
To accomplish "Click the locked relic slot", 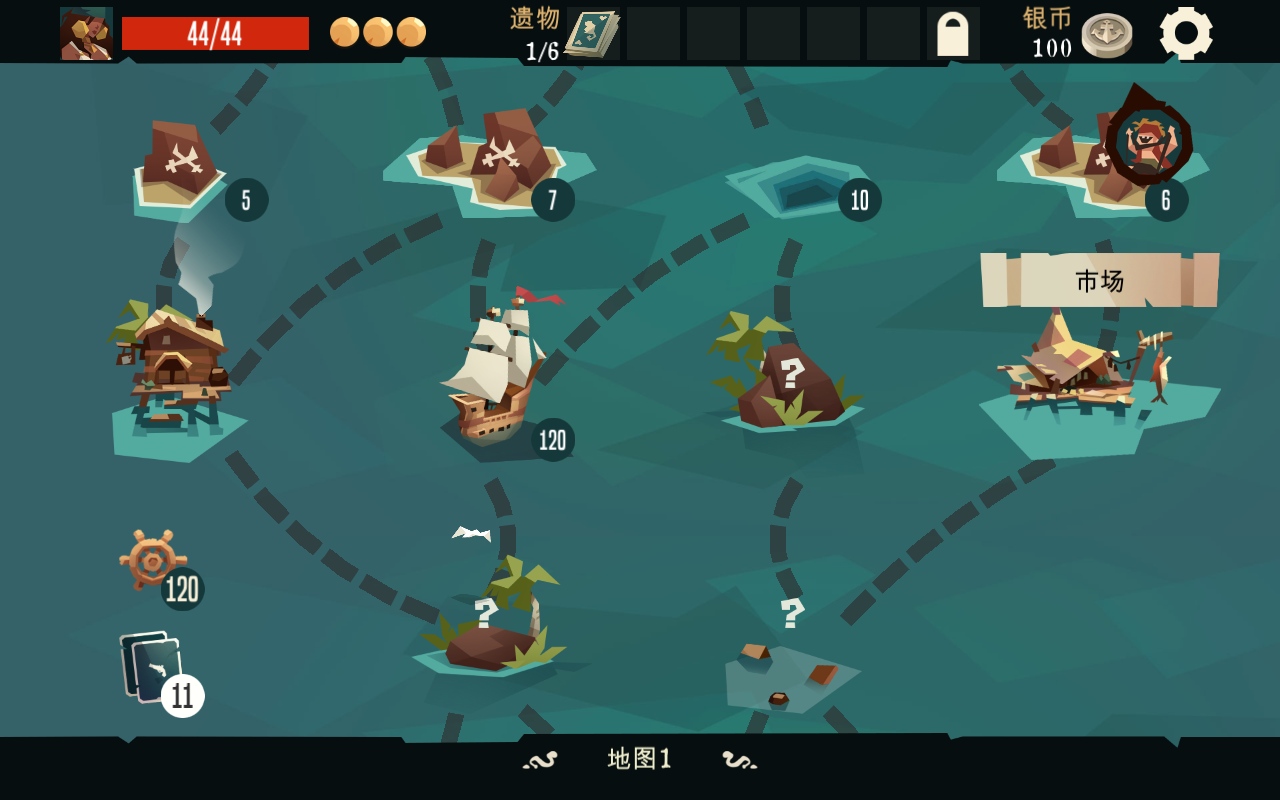I will [x=952, y=33].
